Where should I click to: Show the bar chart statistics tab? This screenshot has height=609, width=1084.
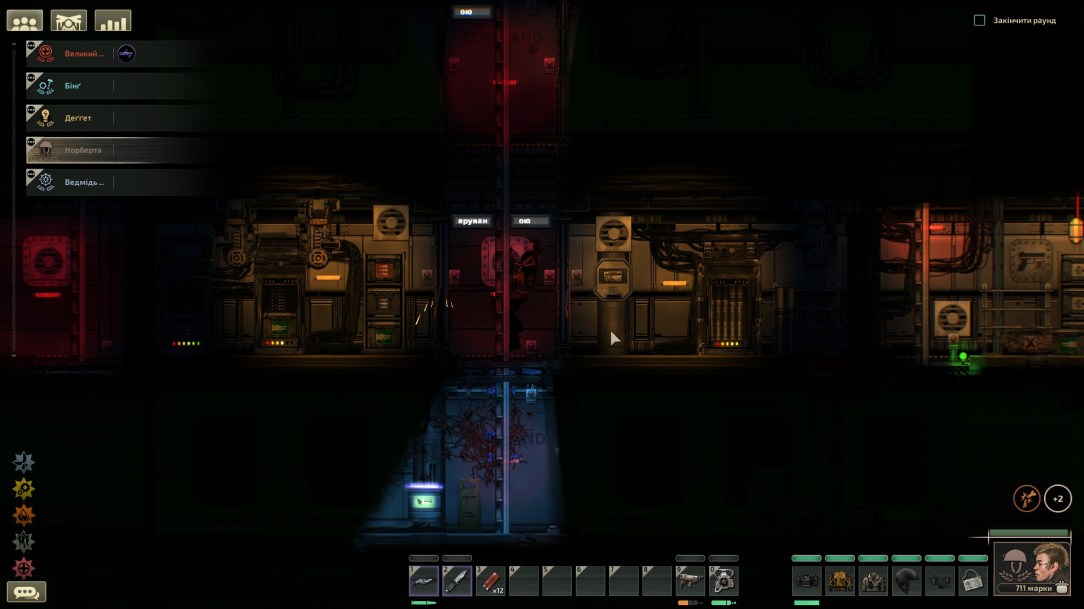[x=113, y=21]
